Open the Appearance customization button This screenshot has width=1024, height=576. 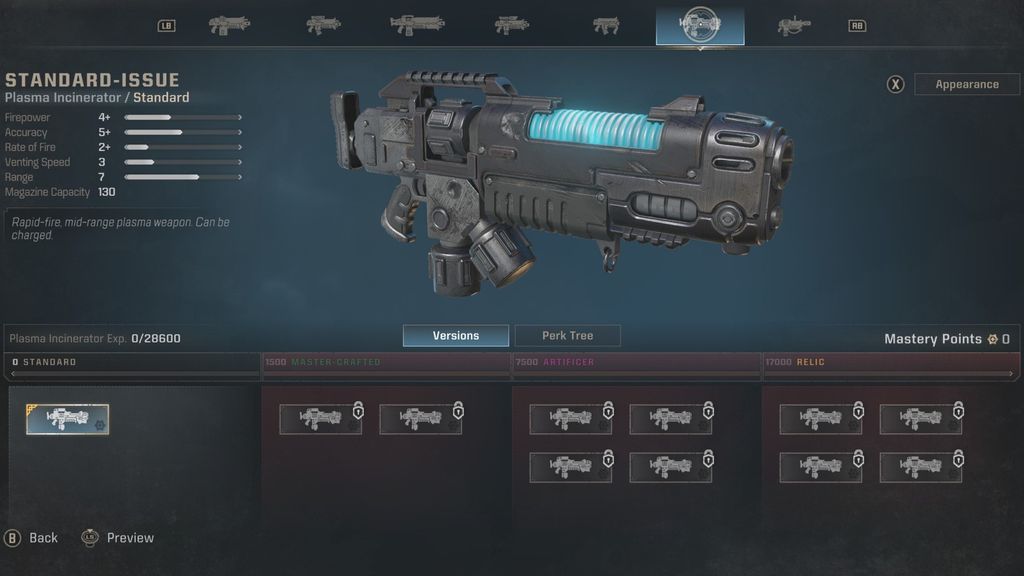click(x=966, y=85)
